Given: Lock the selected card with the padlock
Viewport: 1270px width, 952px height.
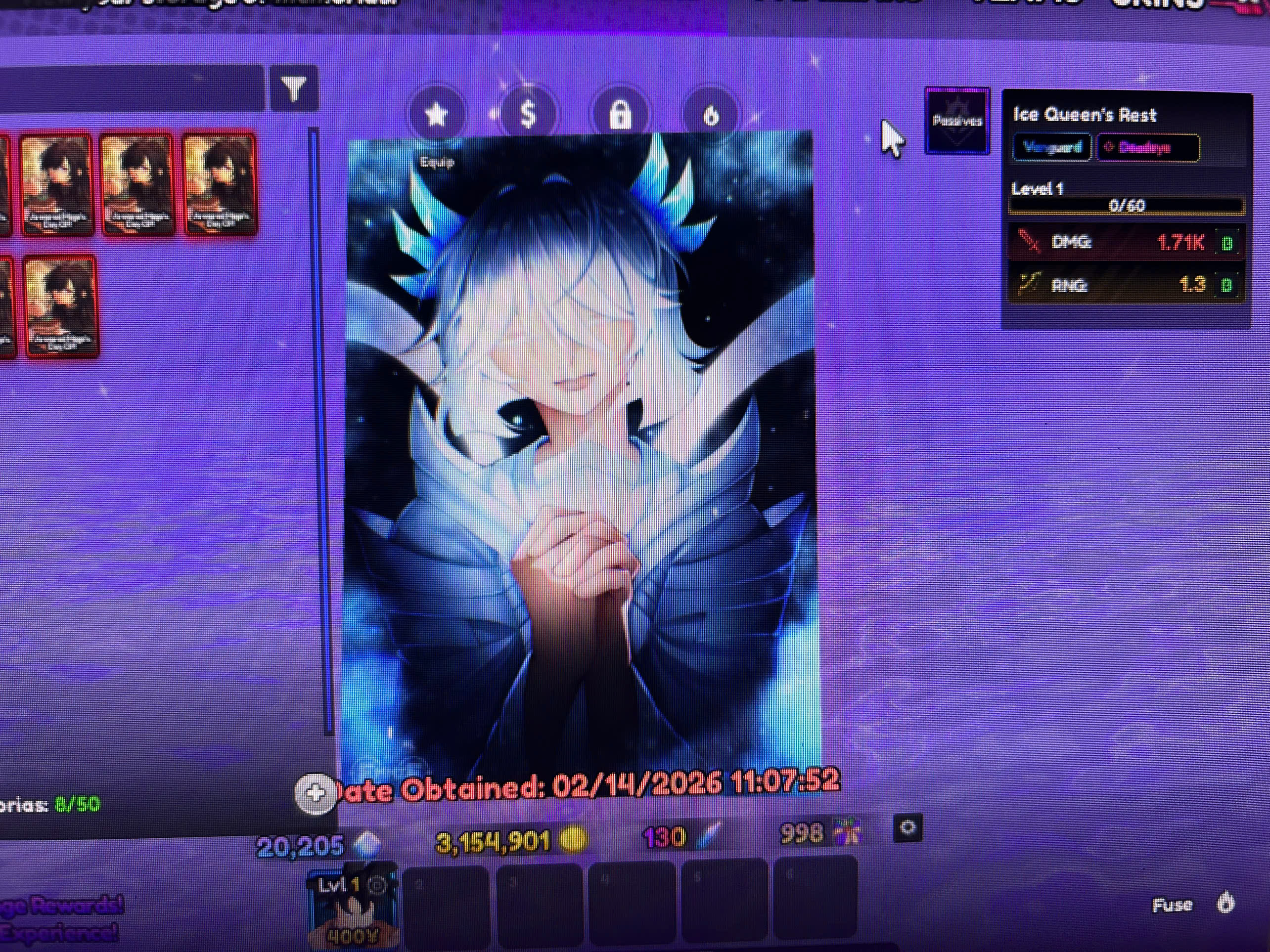Looking at the screenshot, I should (x=620, y=115).
